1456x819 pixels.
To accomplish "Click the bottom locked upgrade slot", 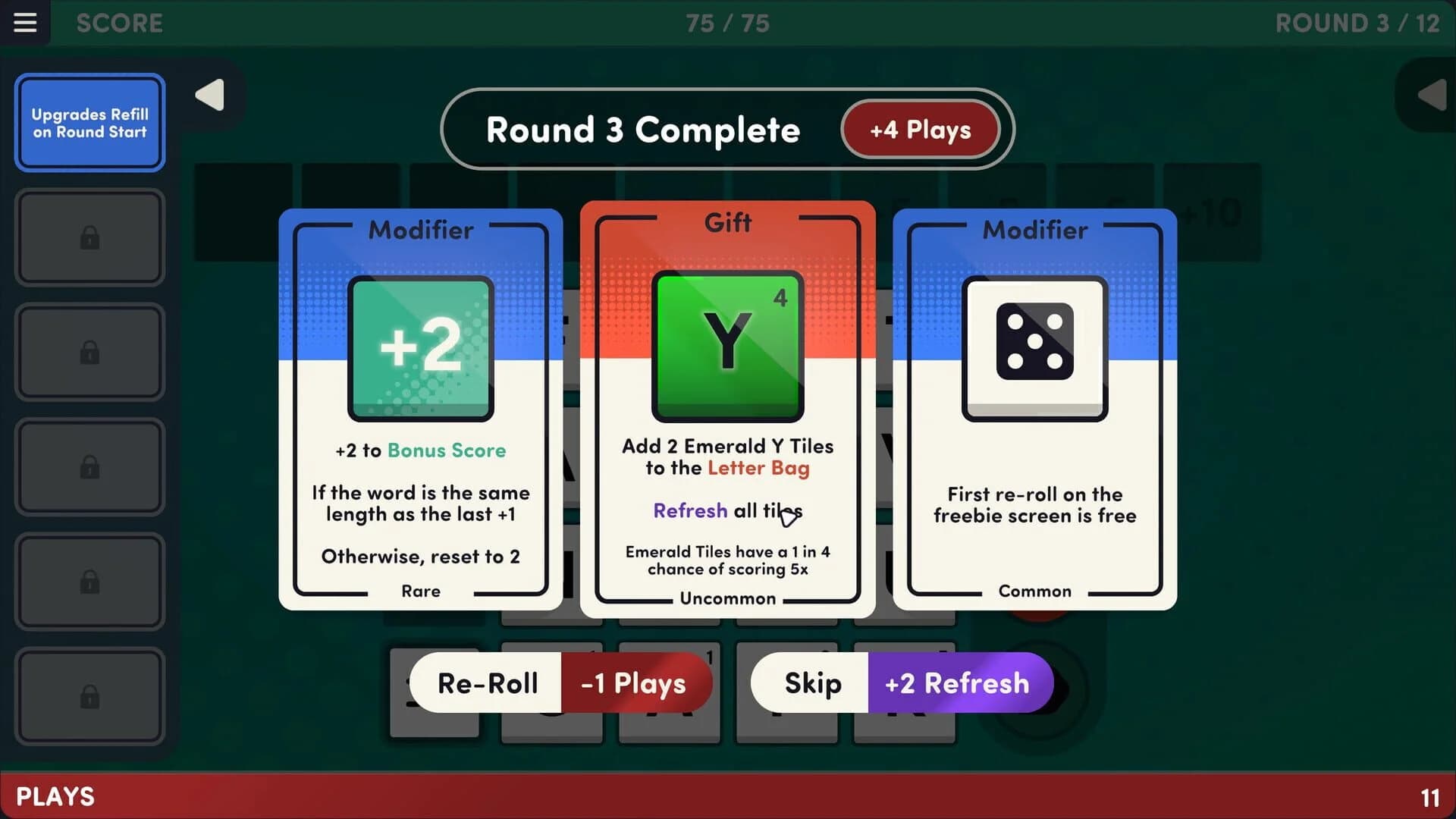I will 89,697.
